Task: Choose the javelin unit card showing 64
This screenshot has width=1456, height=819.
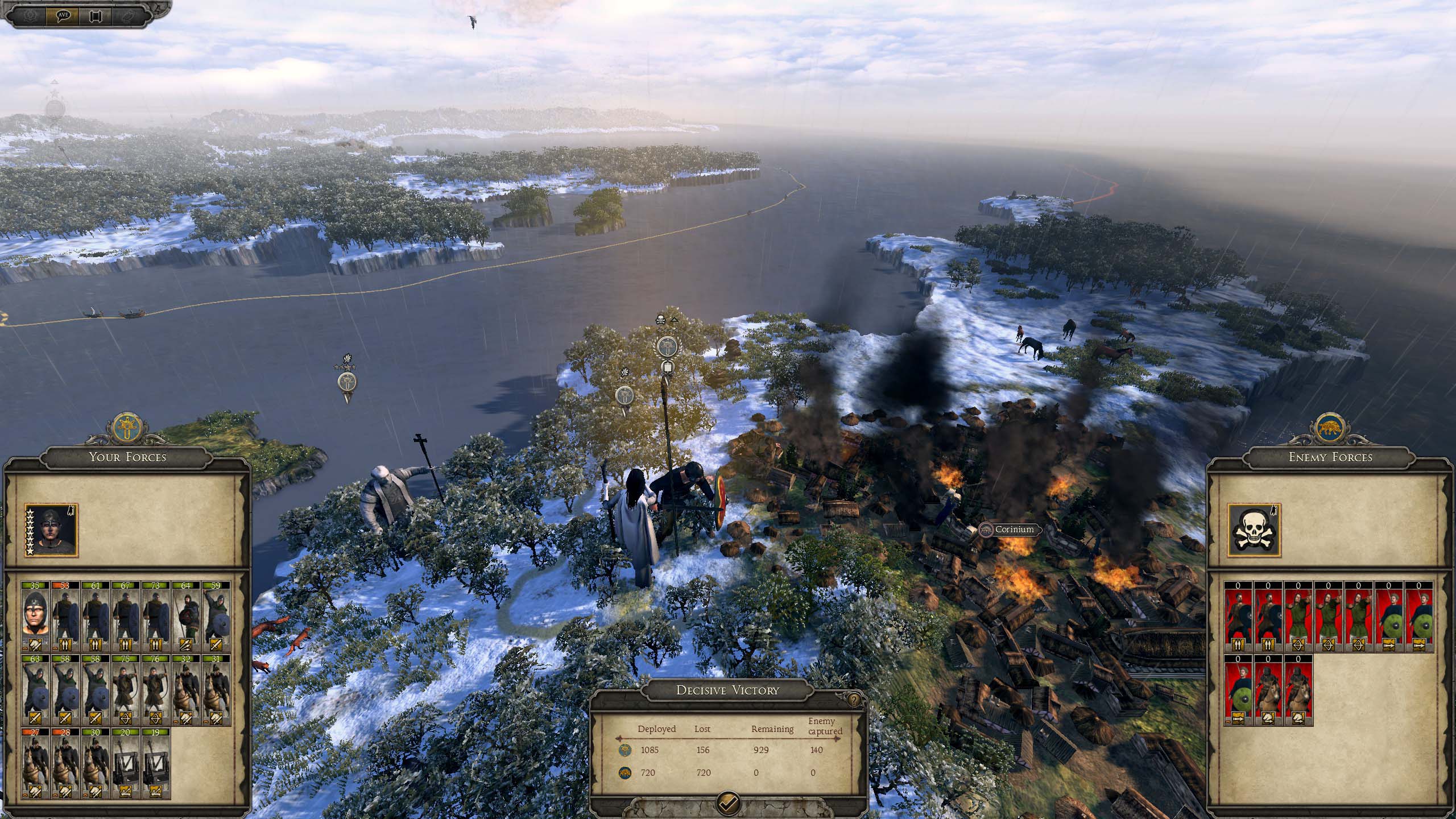Action: tap(186, 615)
